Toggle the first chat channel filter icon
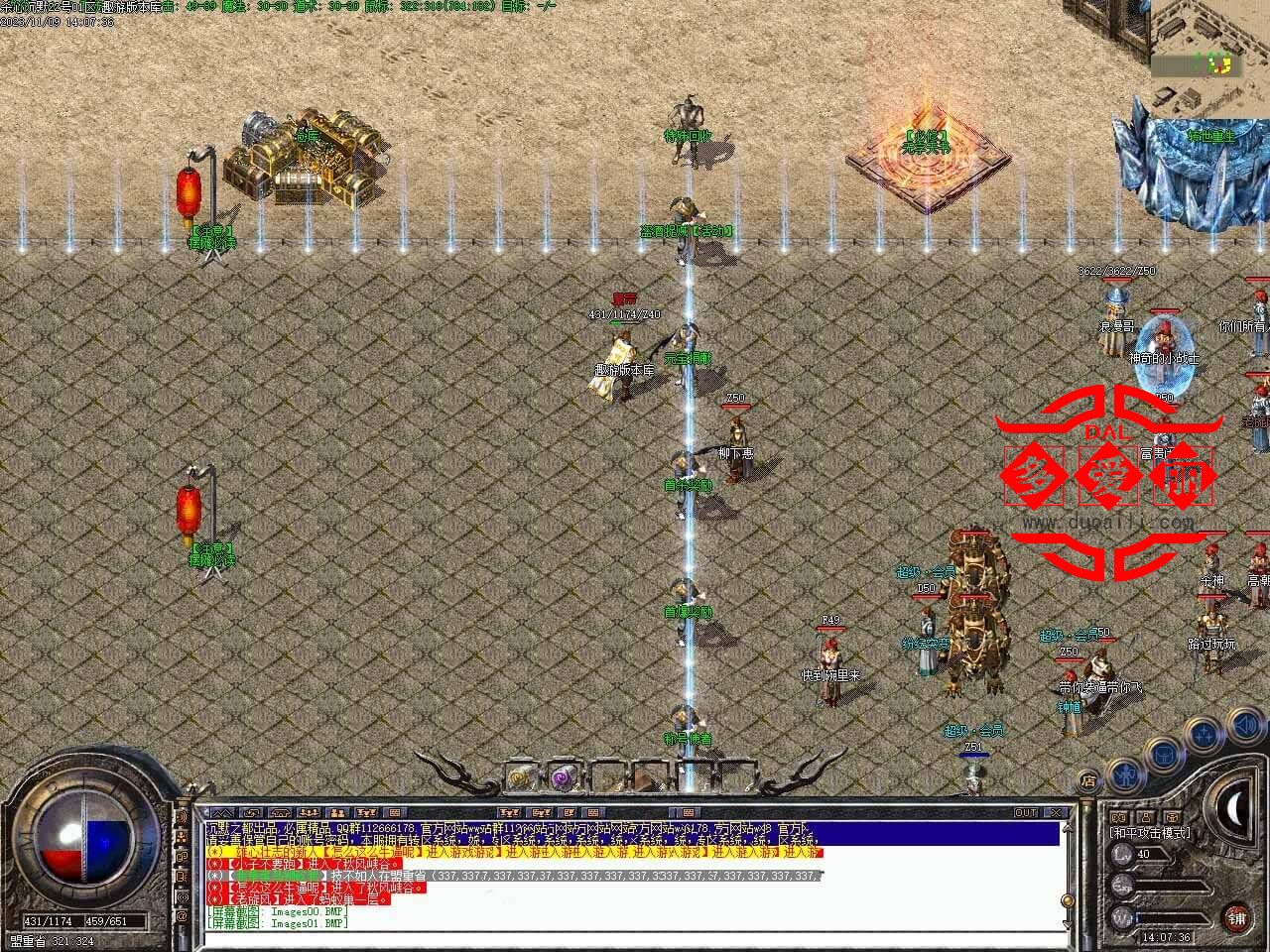Screen dimensions: 1270x952 point(222,813)
